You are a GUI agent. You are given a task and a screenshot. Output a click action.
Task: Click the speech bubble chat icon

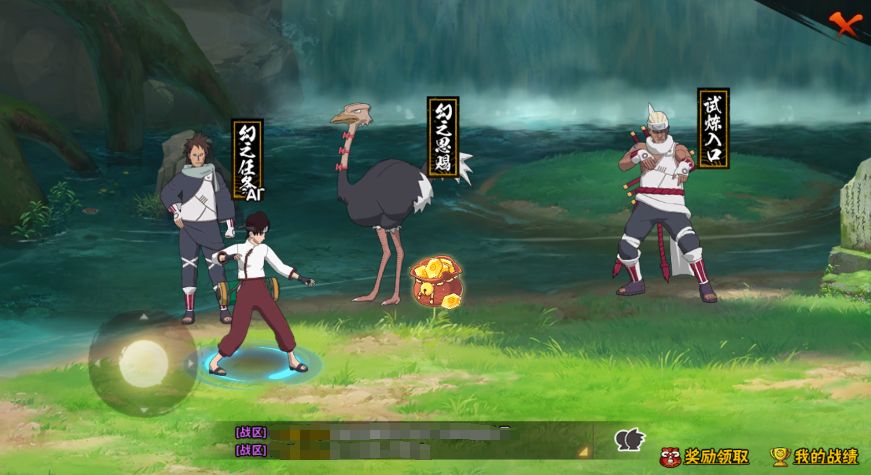click(629, 440)
